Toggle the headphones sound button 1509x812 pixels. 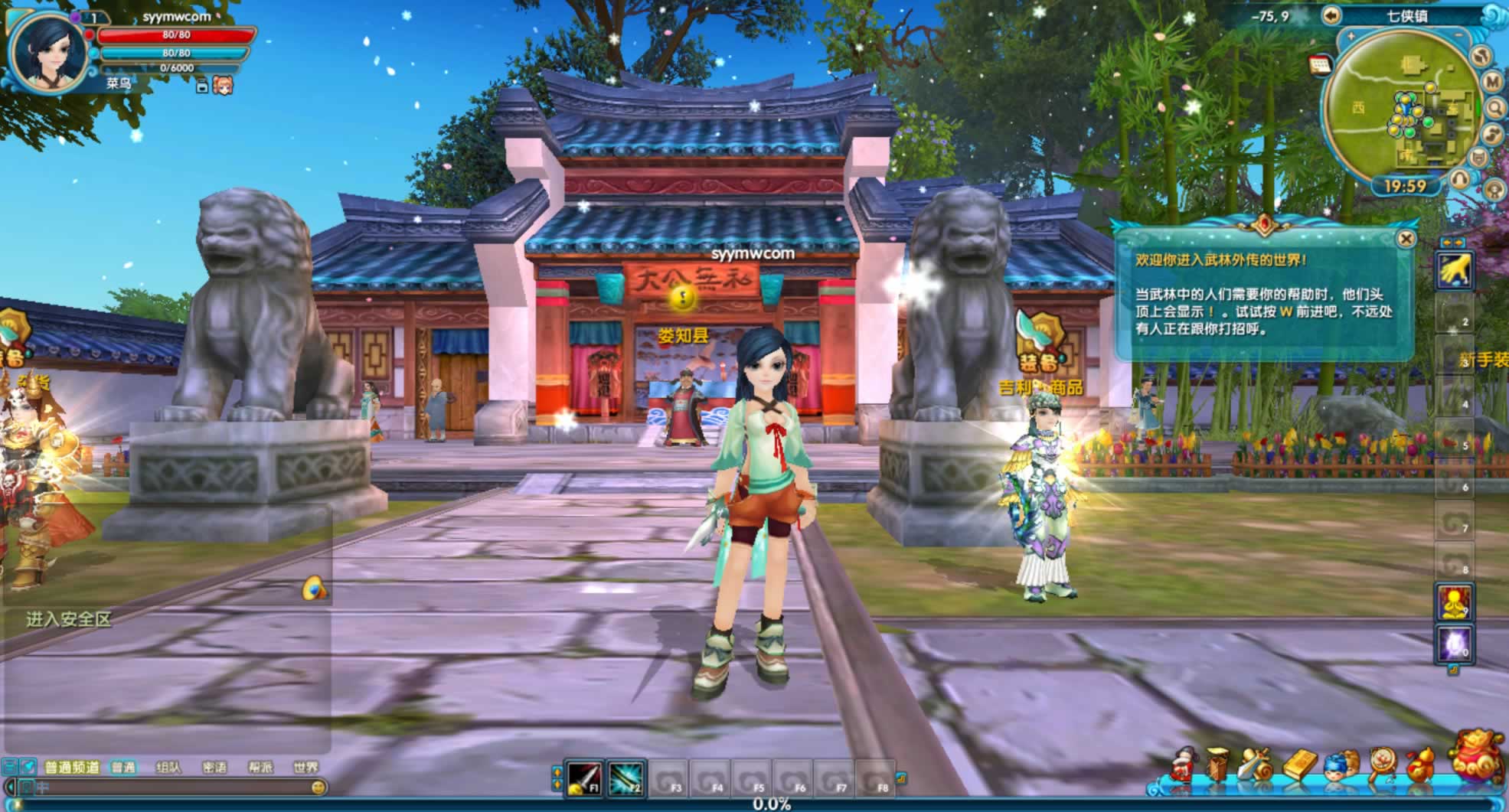[x=1461, y=179]
